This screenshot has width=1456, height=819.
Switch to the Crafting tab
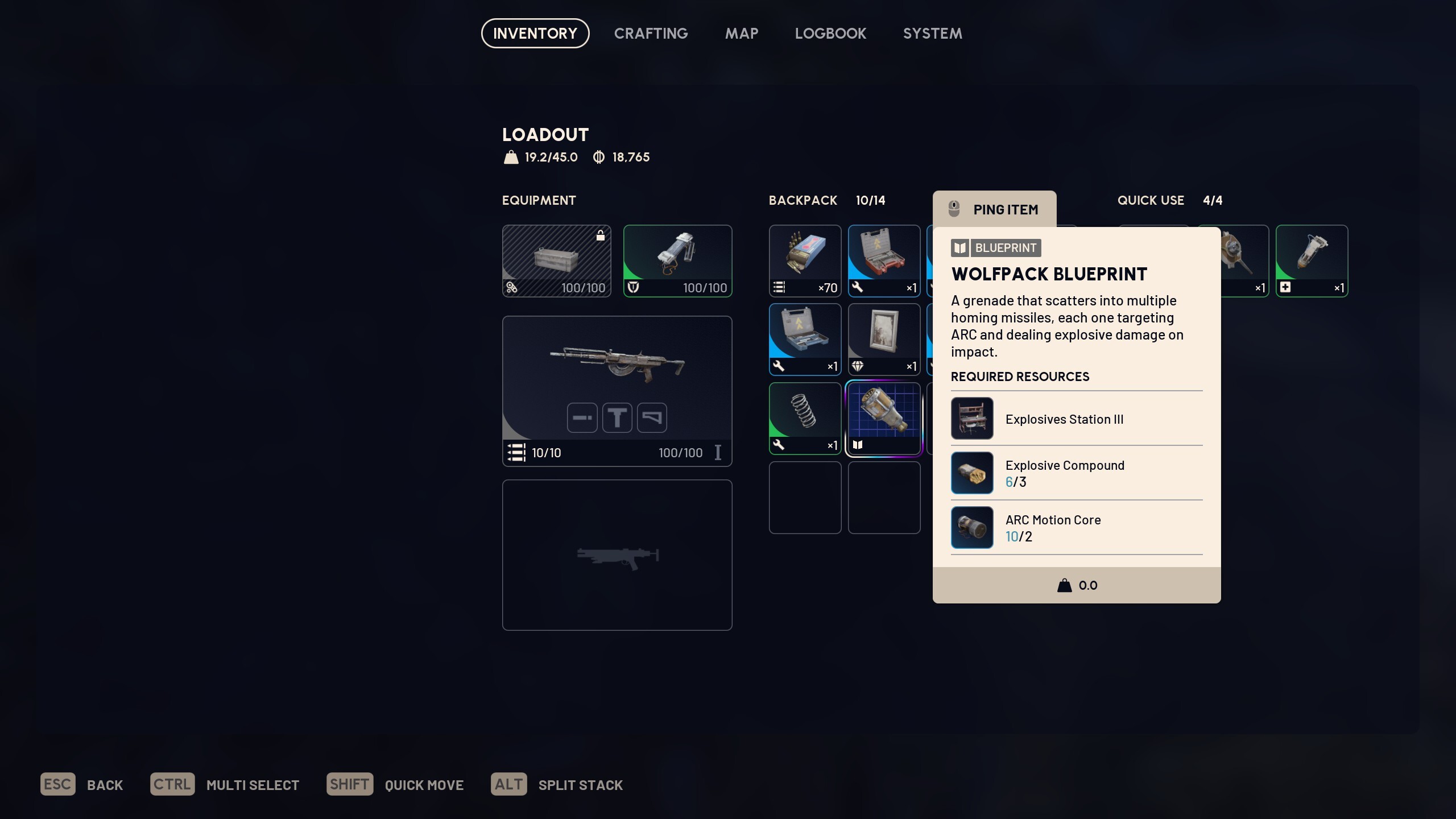[x=651, y=34]
